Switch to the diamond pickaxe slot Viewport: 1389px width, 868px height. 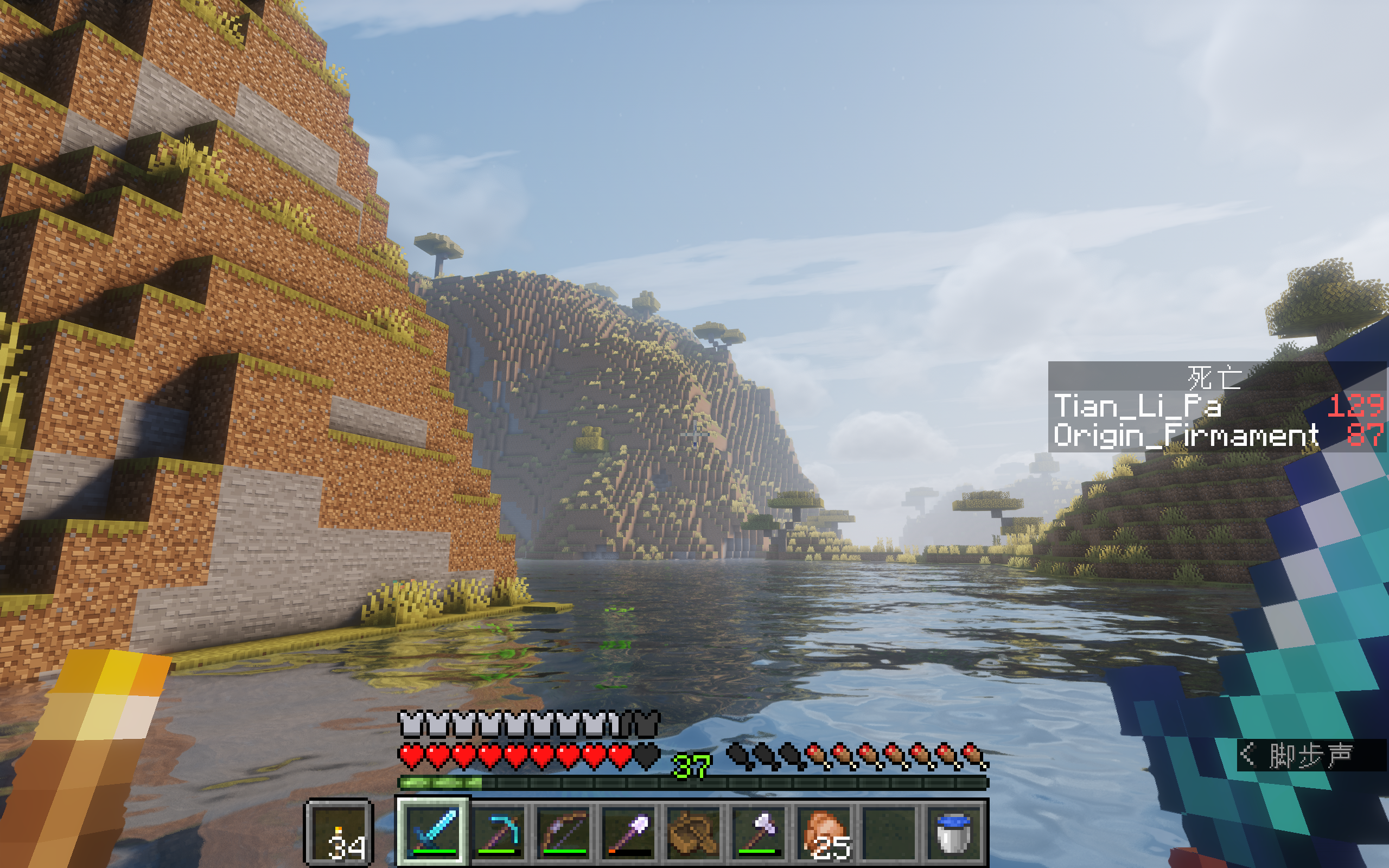click(499, 831)
